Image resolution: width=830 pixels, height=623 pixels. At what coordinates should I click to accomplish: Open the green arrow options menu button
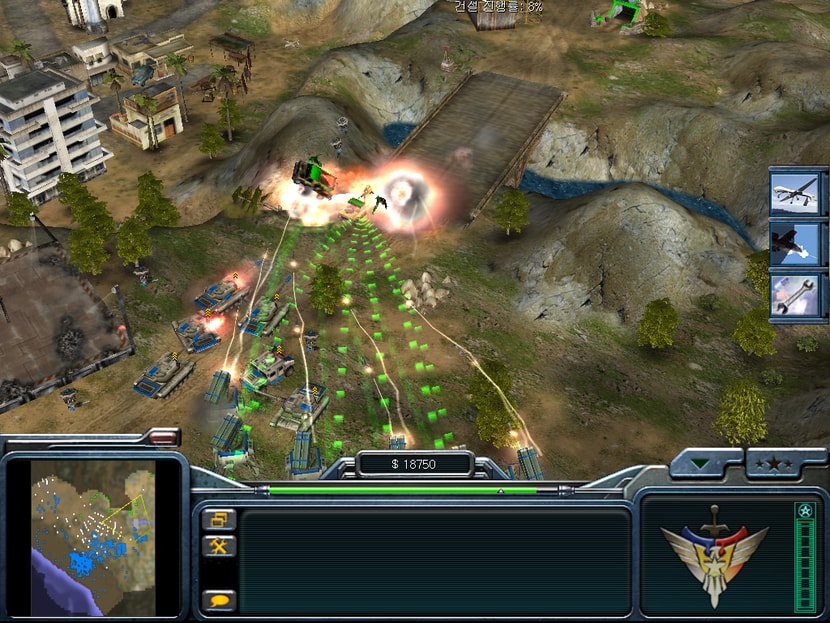tap(706, 463)
